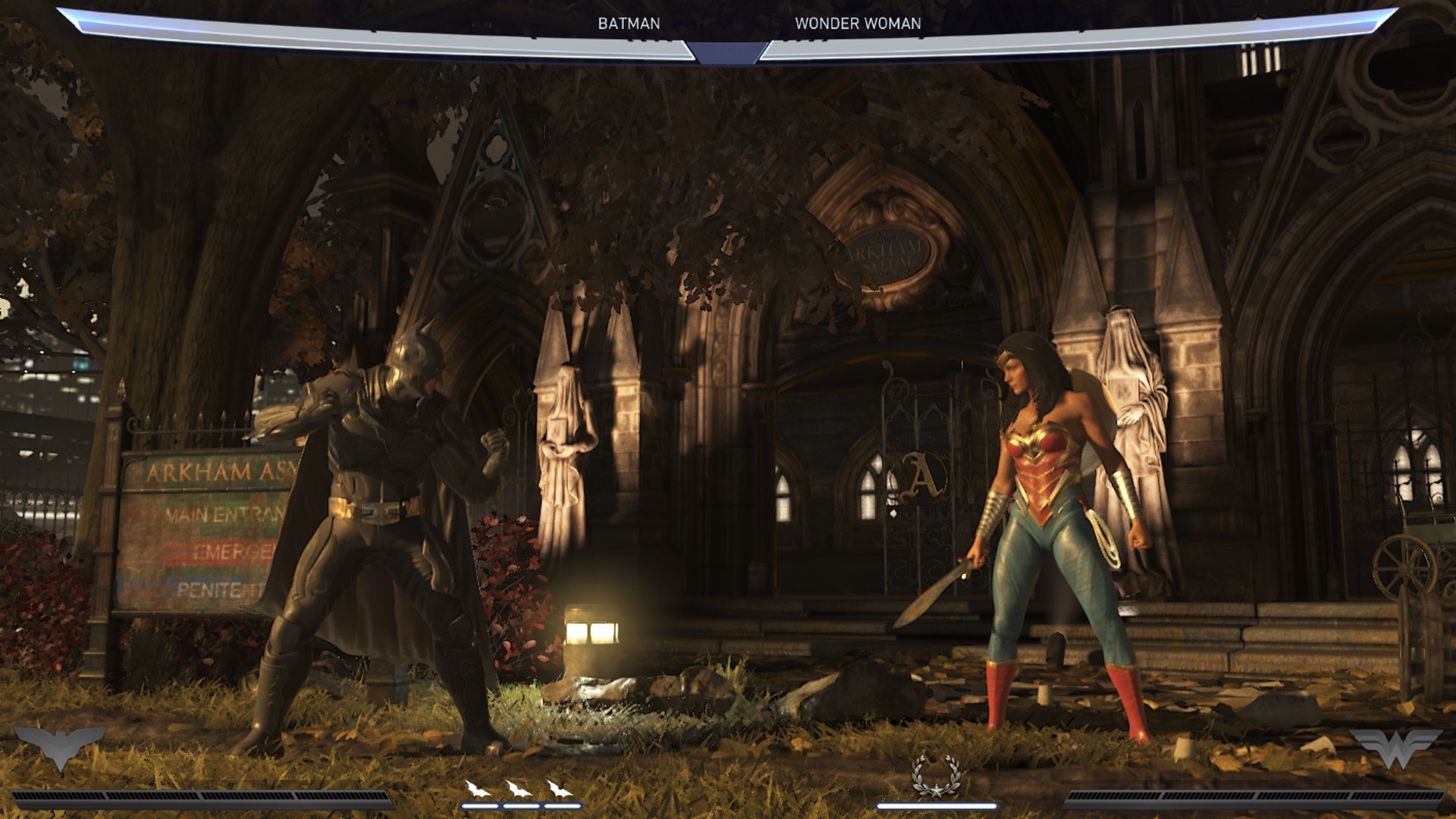Viewport: 1456px width, 819px height.
Task: Select Wonder Woman's W emblem icon
Action: pyautogui.click(x=1395, y=746)
